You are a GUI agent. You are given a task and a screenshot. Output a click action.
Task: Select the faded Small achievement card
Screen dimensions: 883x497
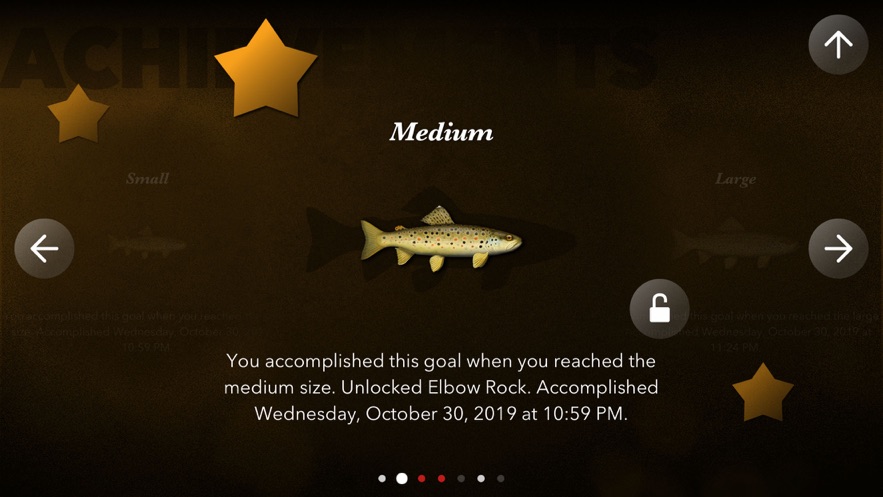pos(147,243)
